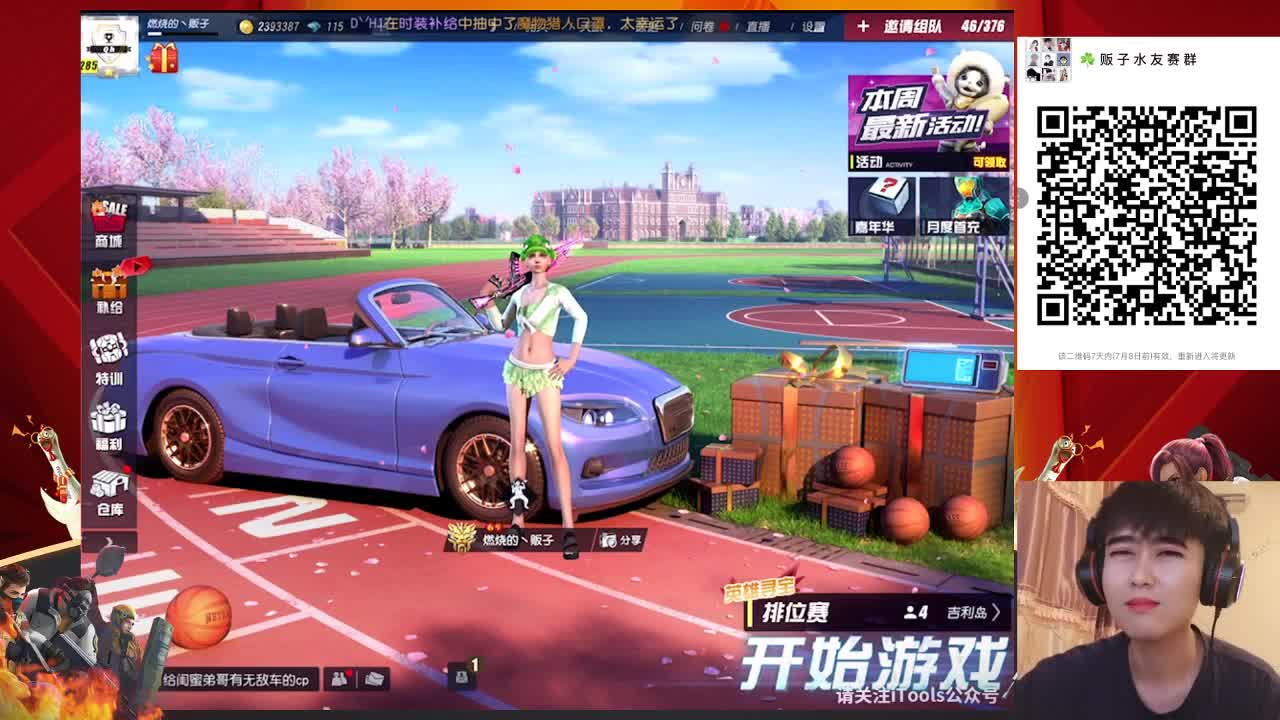Open the friends icon near the chat bar
Image resolution: width=1280 pixels, height=720 pixels.
coord(340,679)
